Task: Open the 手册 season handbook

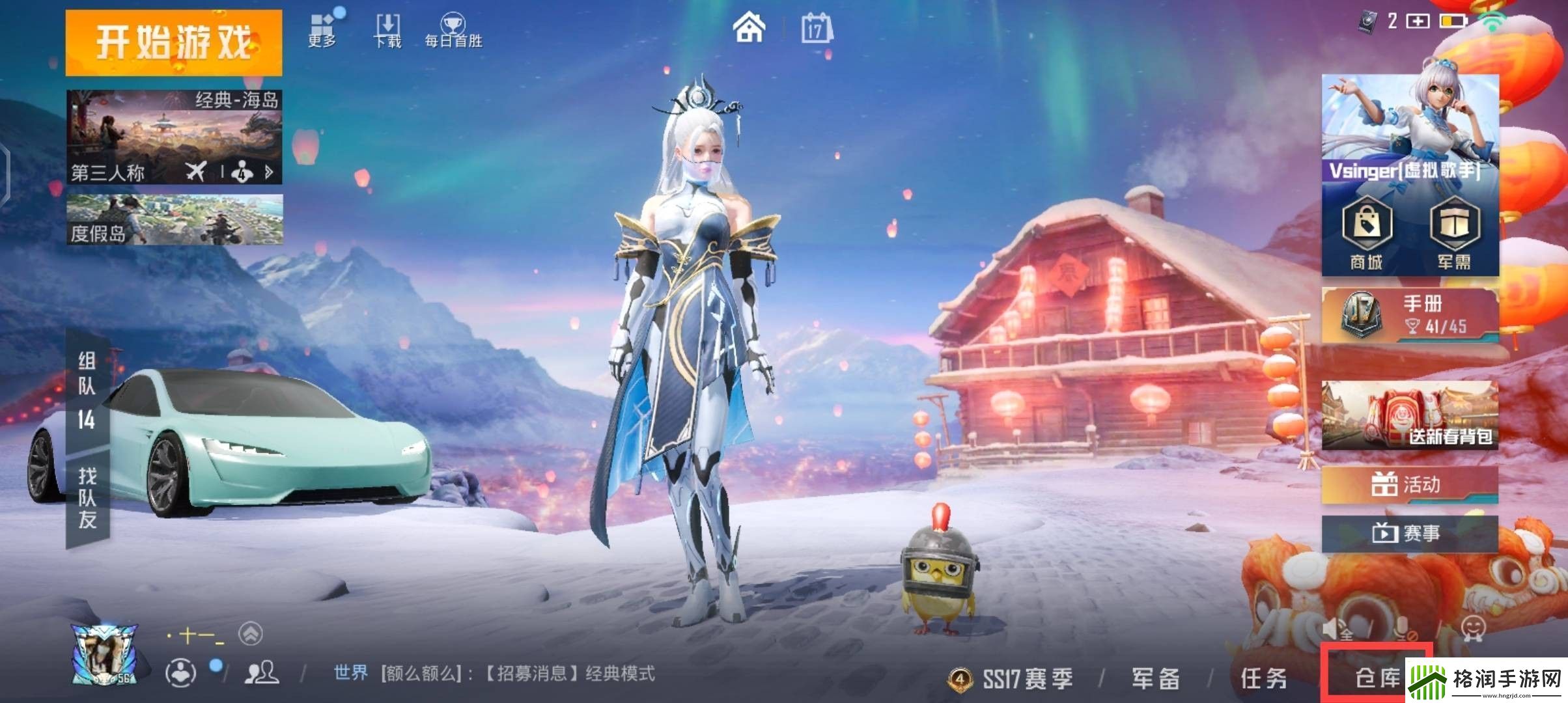Action: [x=1410, y=315]
